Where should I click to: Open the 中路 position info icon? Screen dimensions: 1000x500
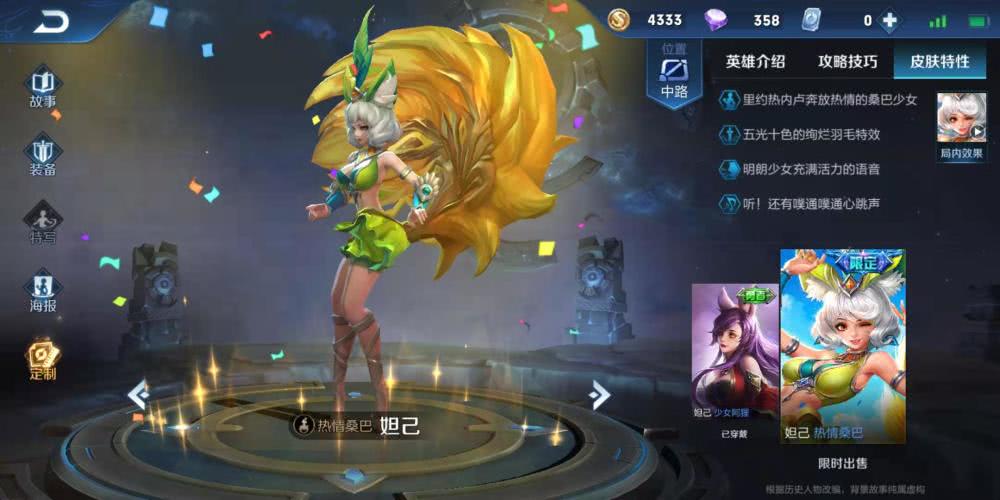pyautogui.click(x=675, y=75)
